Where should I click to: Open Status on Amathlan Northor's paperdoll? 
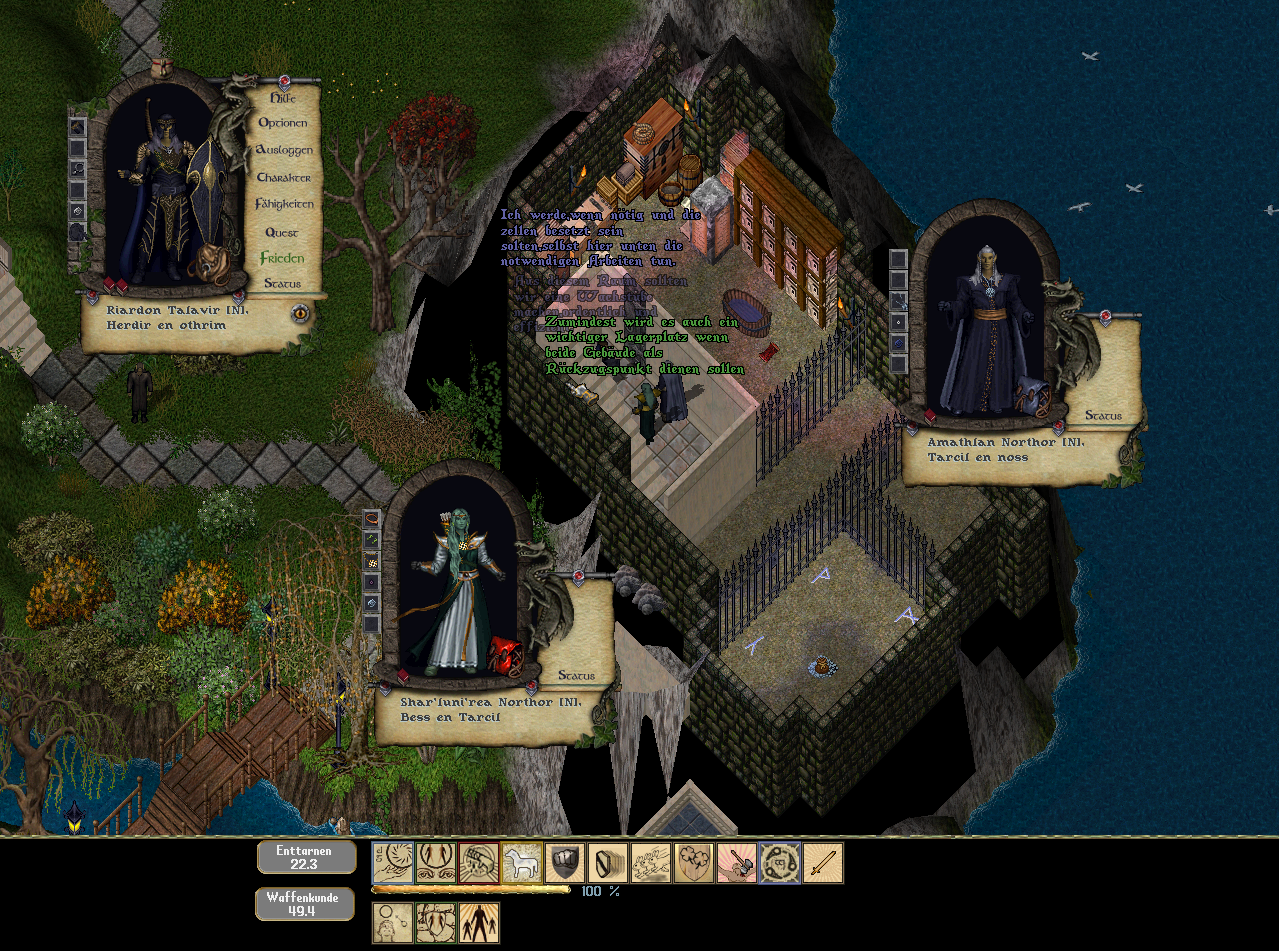click(1103, 415)
